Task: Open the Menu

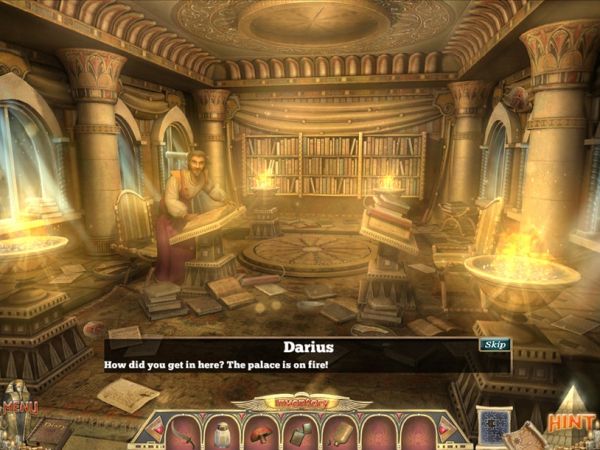Action: 19,408
